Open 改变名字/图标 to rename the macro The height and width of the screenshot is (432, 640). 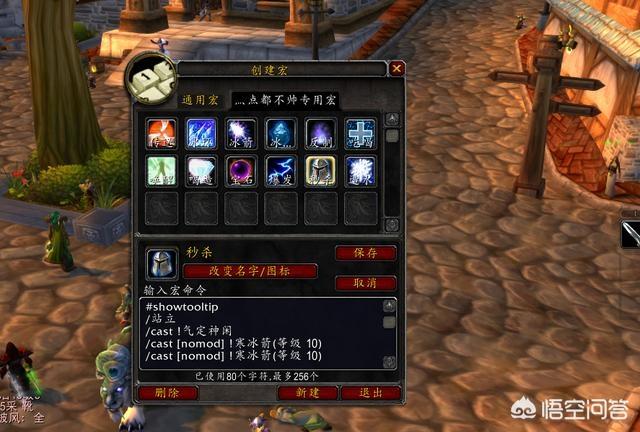tap(249, 271)
